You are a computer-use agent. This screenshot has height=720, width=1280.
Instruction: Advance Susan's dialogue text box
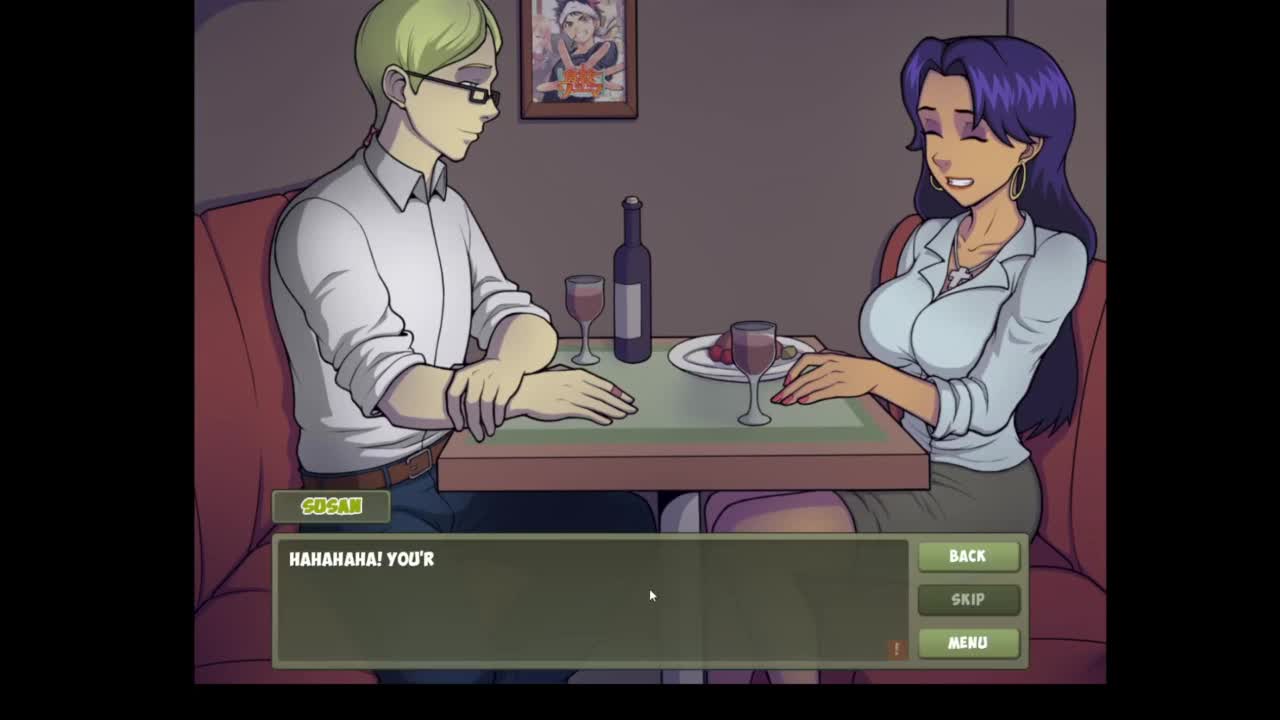point(592,600)
